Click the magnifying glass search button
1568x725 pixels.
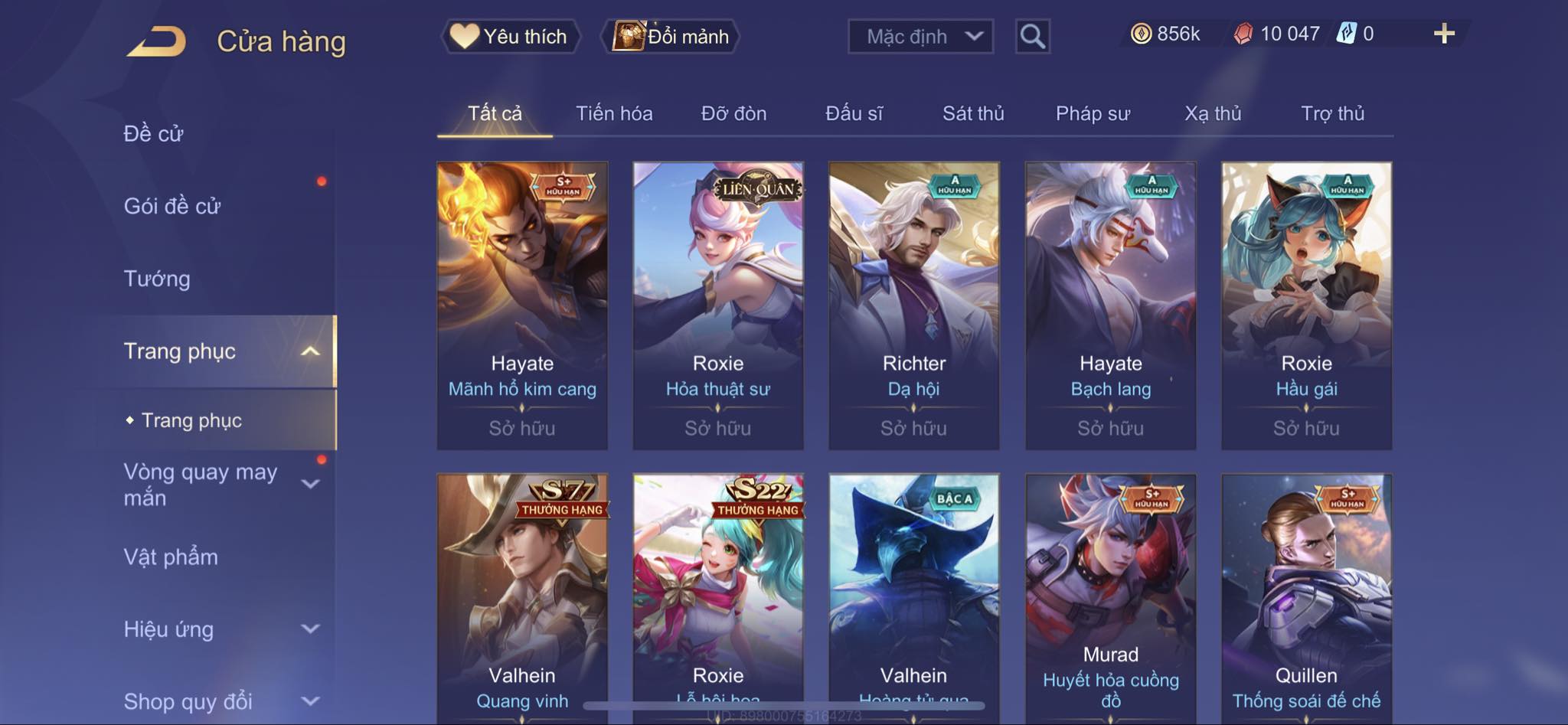tap(1032, 36)
